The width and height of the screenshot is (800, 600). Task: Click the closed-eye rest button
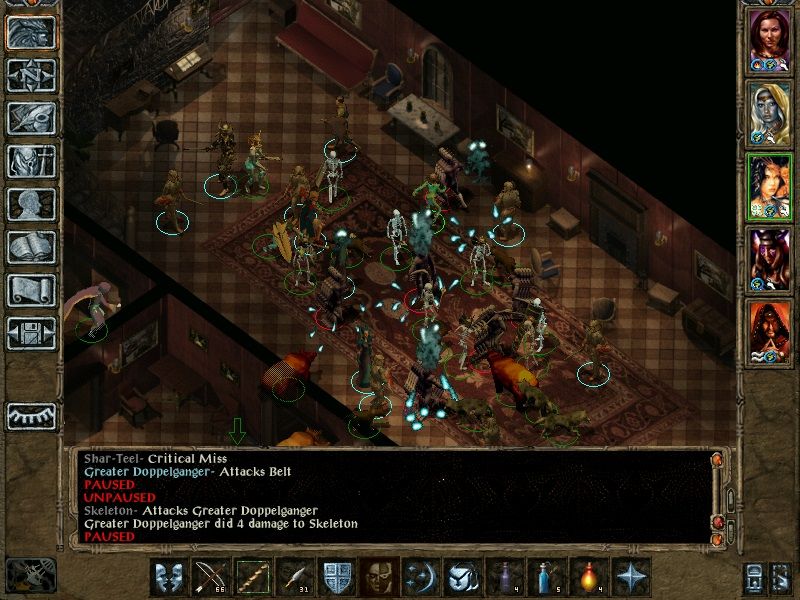pos(32,416)
